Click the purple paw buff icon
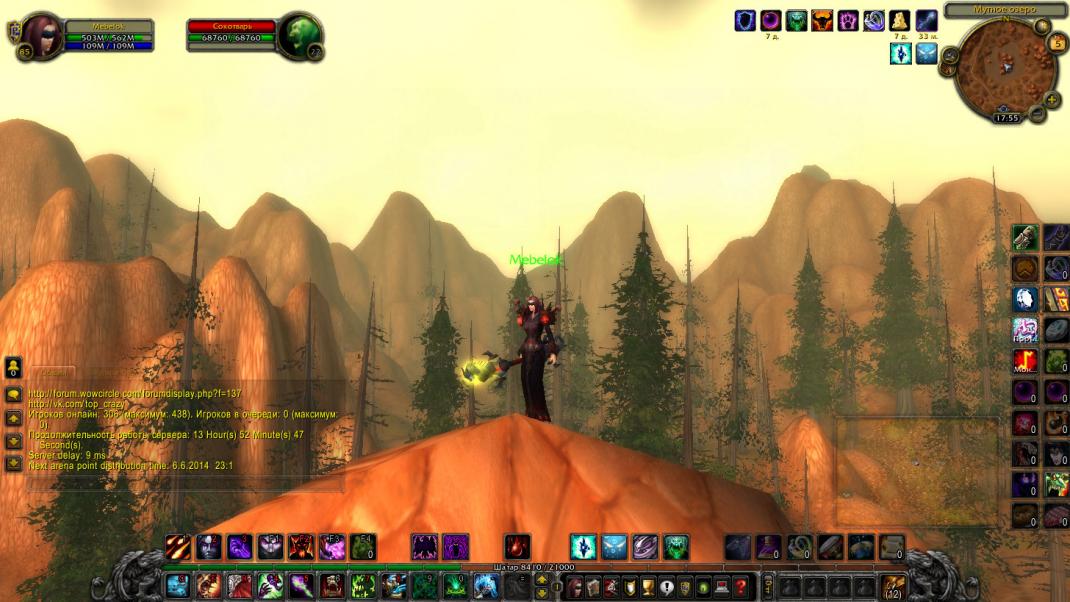1070x602 pixels. 848,20
